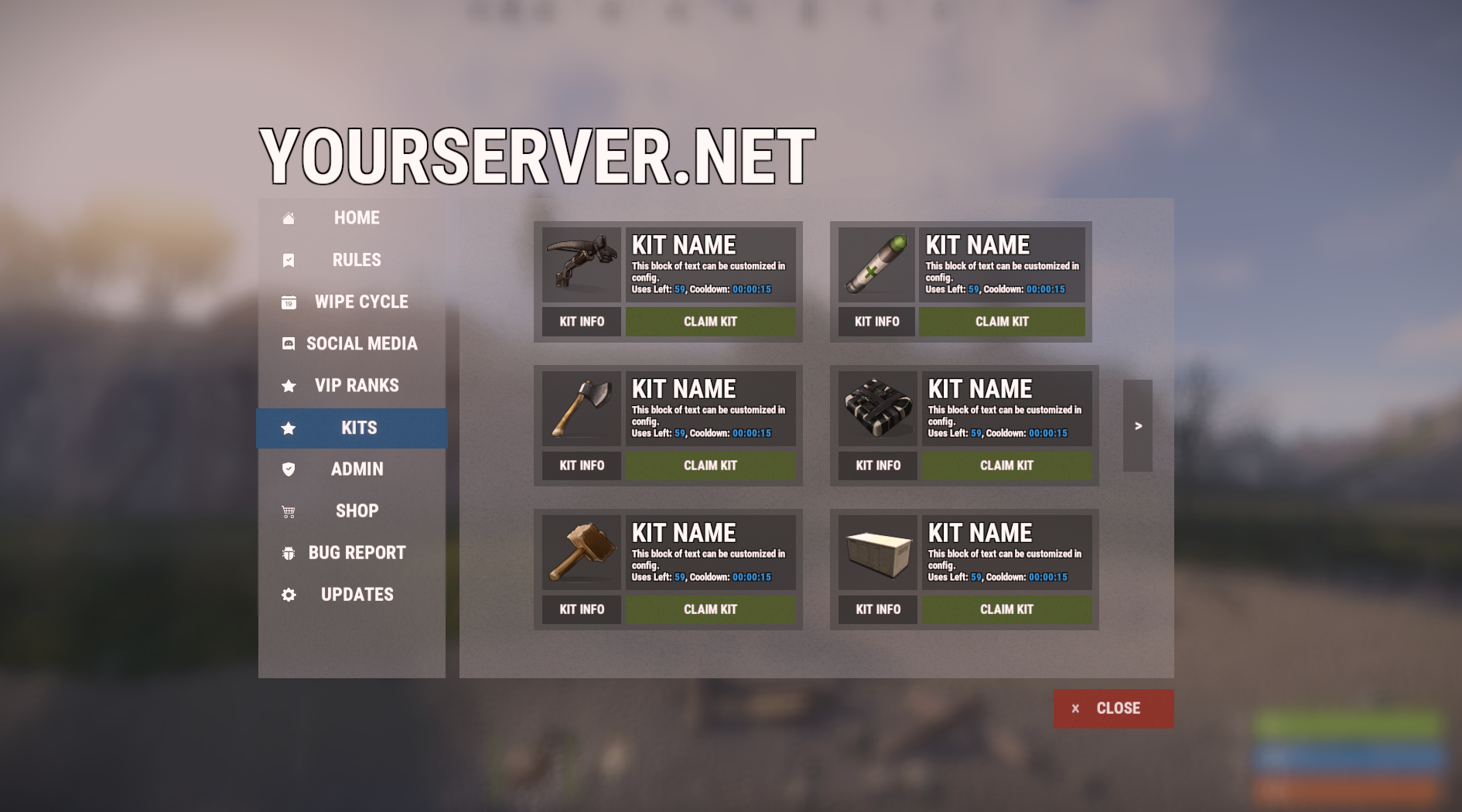Claim the crossbow kit
Viewport: 1462px width, 812px height.
[710, 322]
